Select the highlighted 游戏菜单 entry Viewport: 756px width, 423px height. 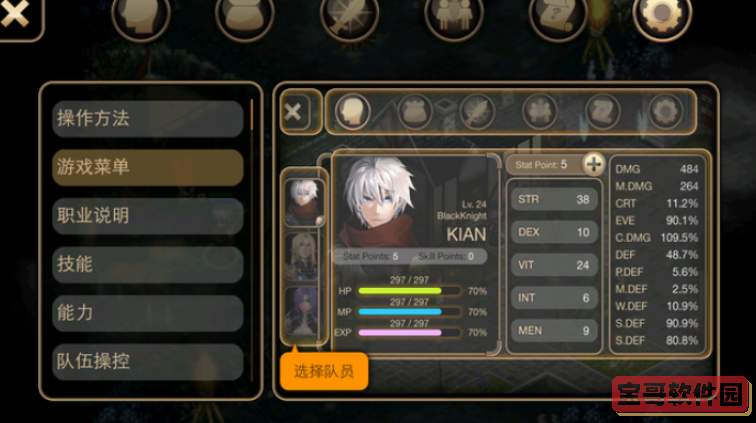148,167
